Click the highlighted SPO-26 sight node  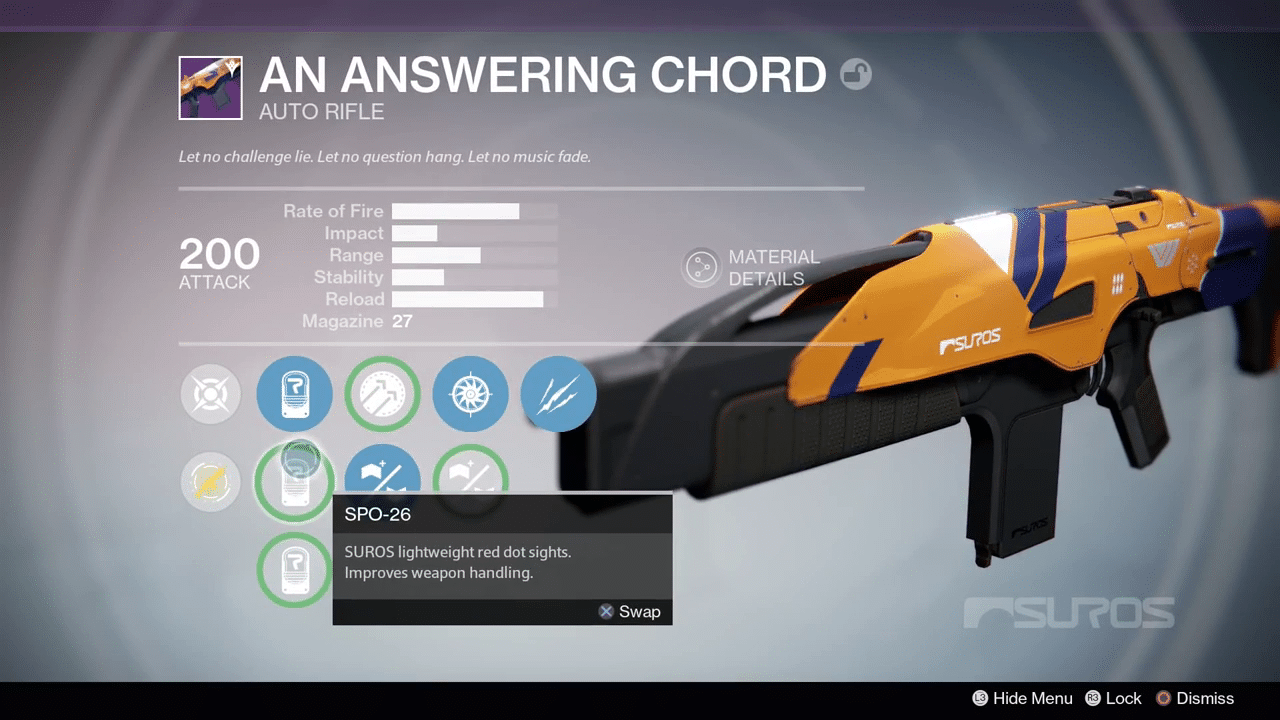[295, 481]
